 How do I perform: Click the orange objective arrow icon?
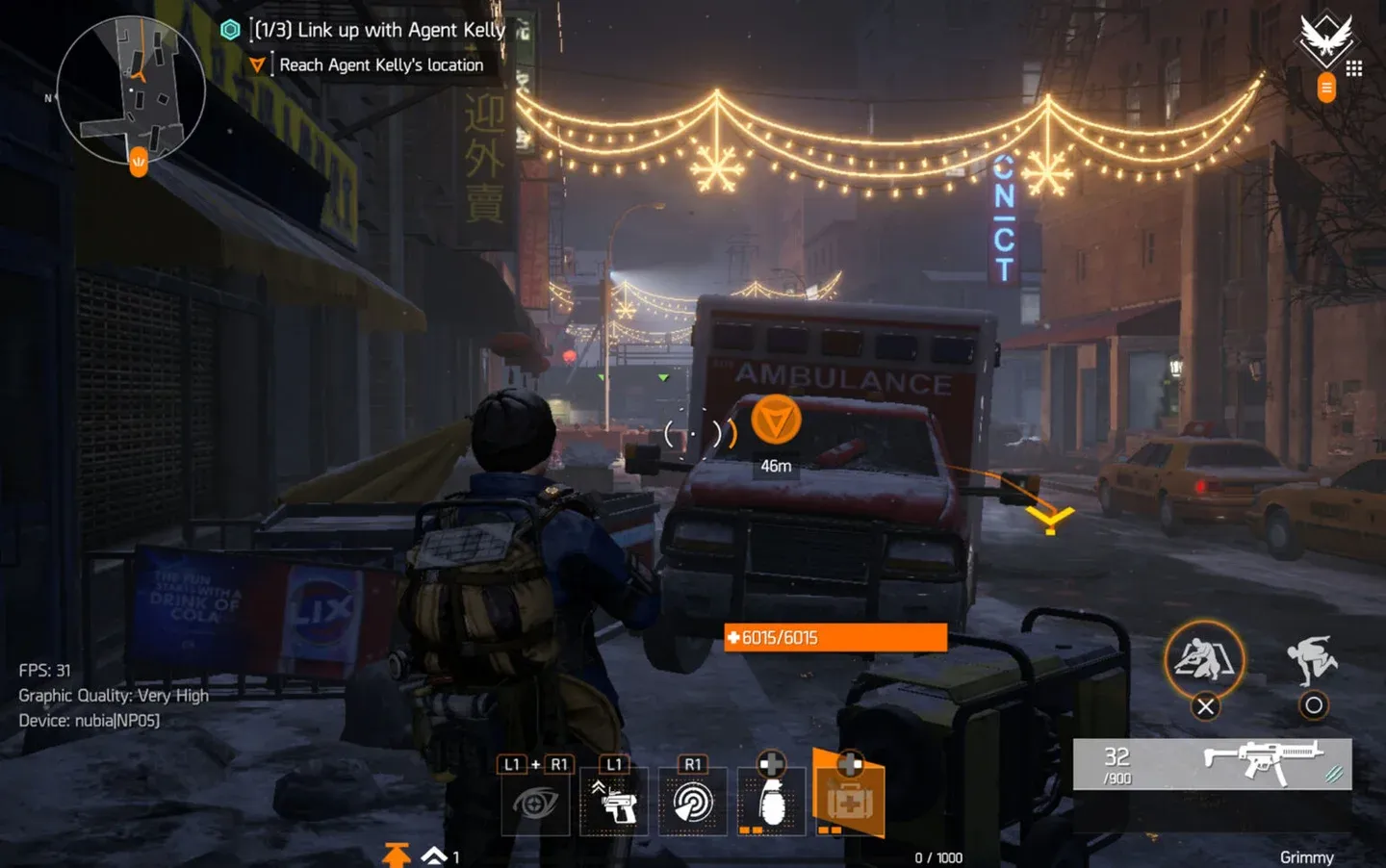[x=257, y=64]
